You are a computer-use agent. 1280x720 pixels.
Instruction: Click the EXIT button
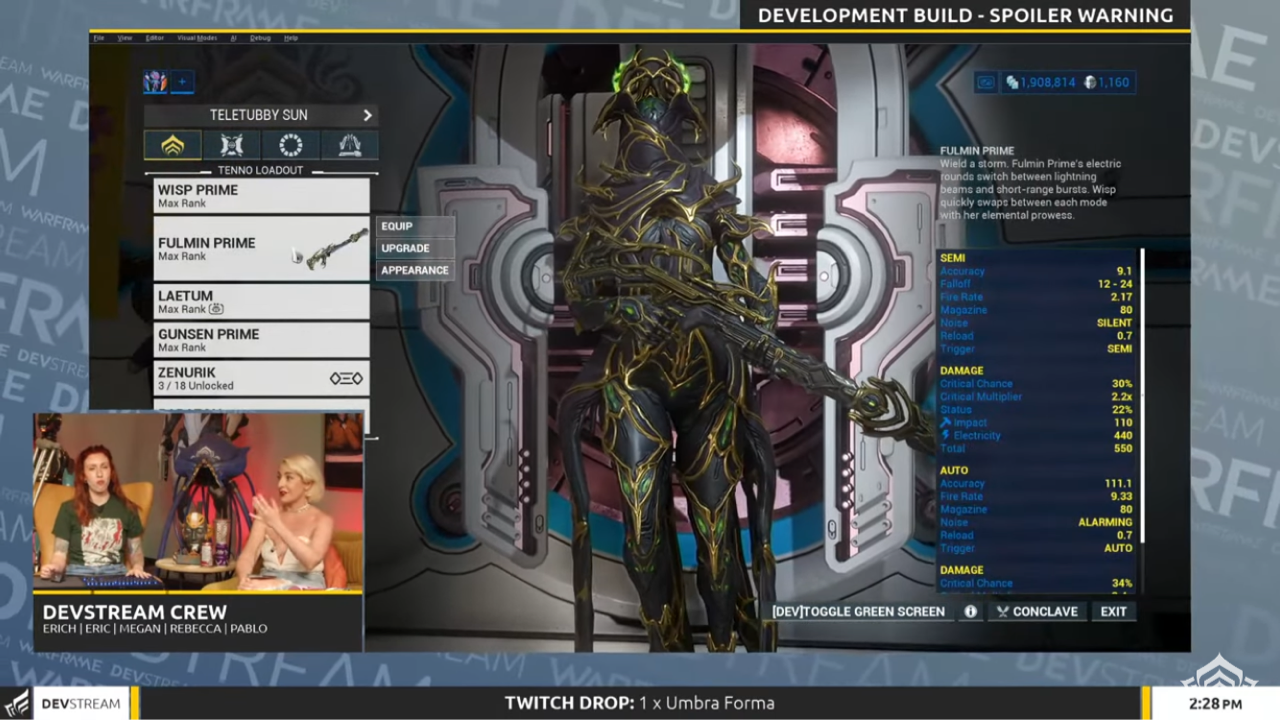click(1113, 611)
